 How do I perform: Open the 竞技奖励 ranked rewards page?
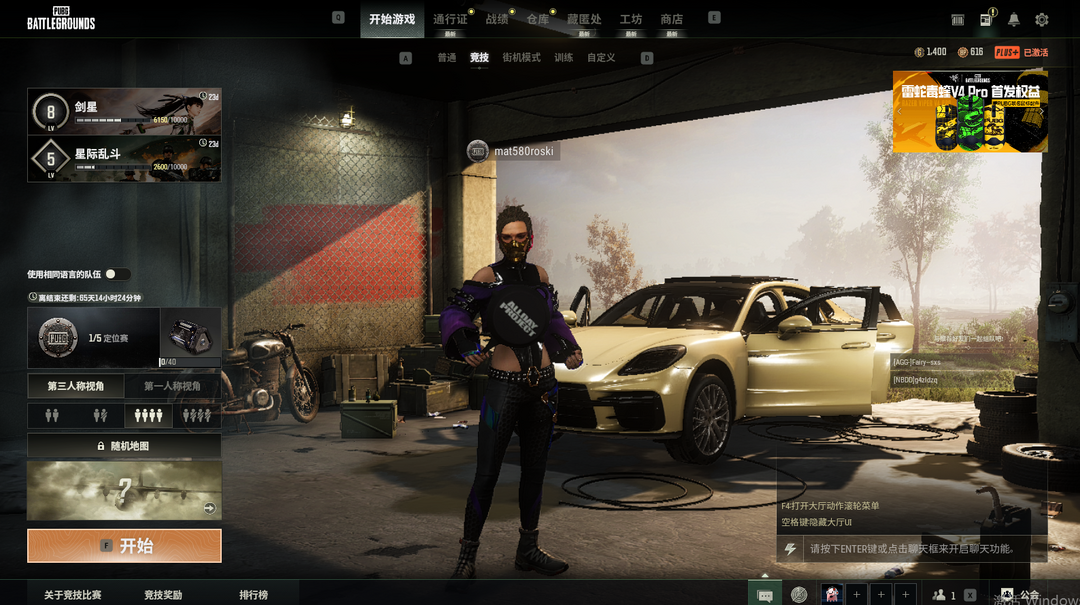pyautogui.click(x=163, y=595)
